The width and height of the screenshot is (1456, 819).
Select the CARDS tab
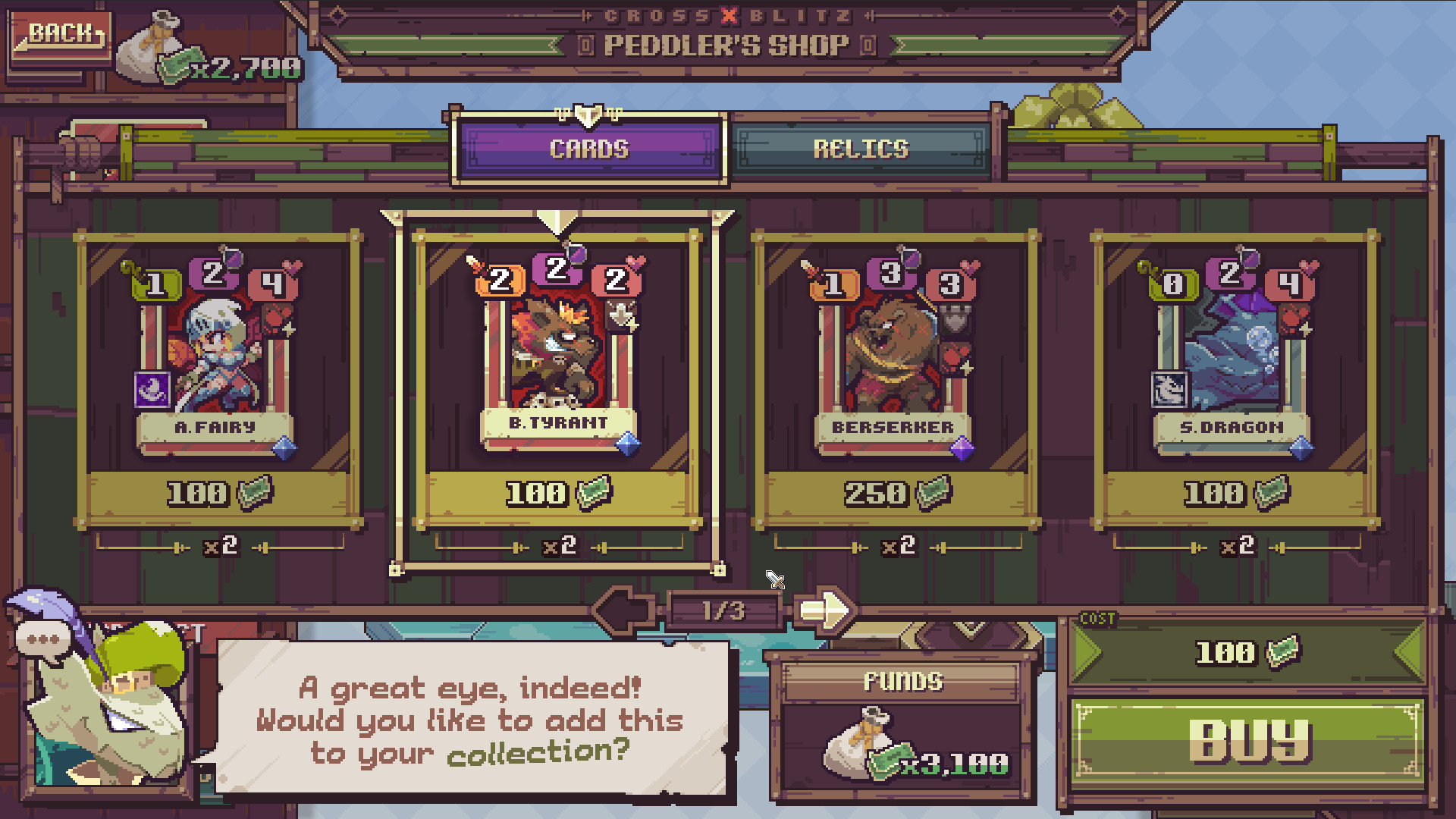pos(590,149)
